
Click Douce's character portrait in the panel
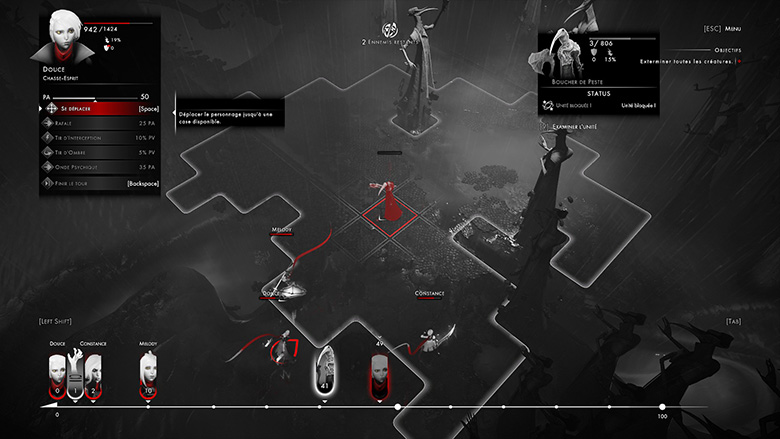pos(61,37)
